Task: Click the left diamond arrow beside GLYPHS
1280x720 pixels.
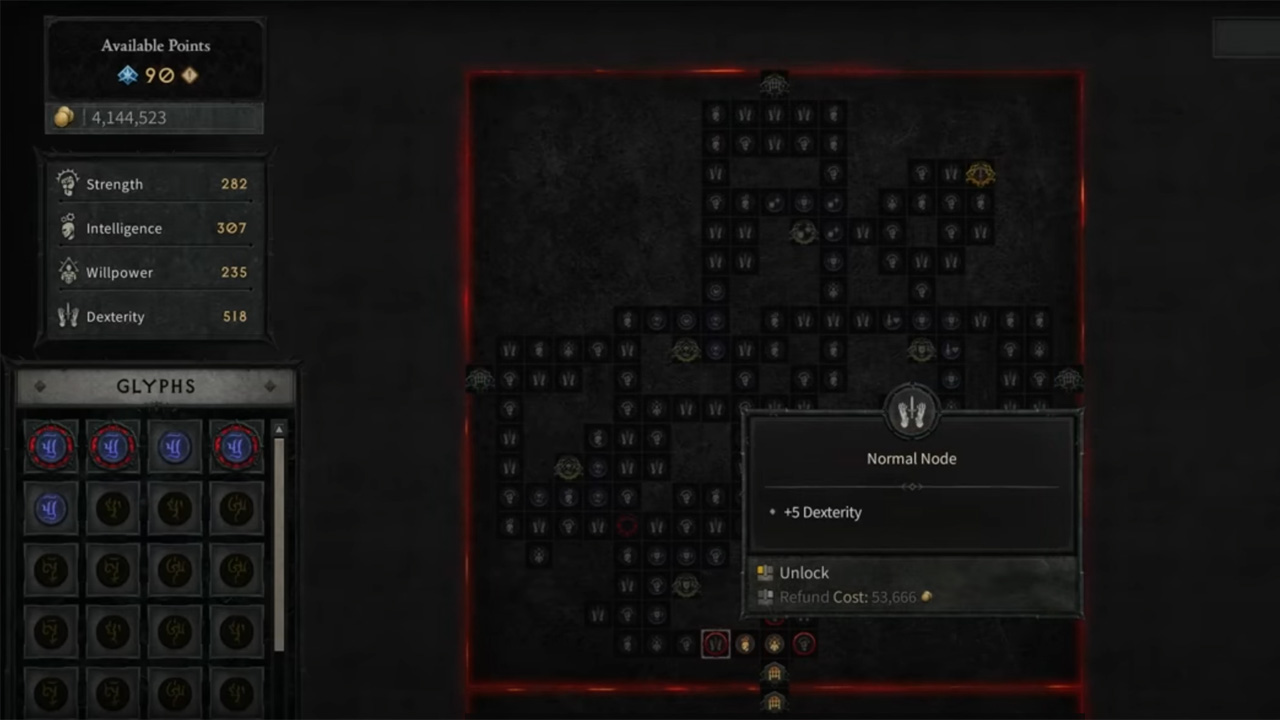Action: pyautogui.click(x=40, y=386)
